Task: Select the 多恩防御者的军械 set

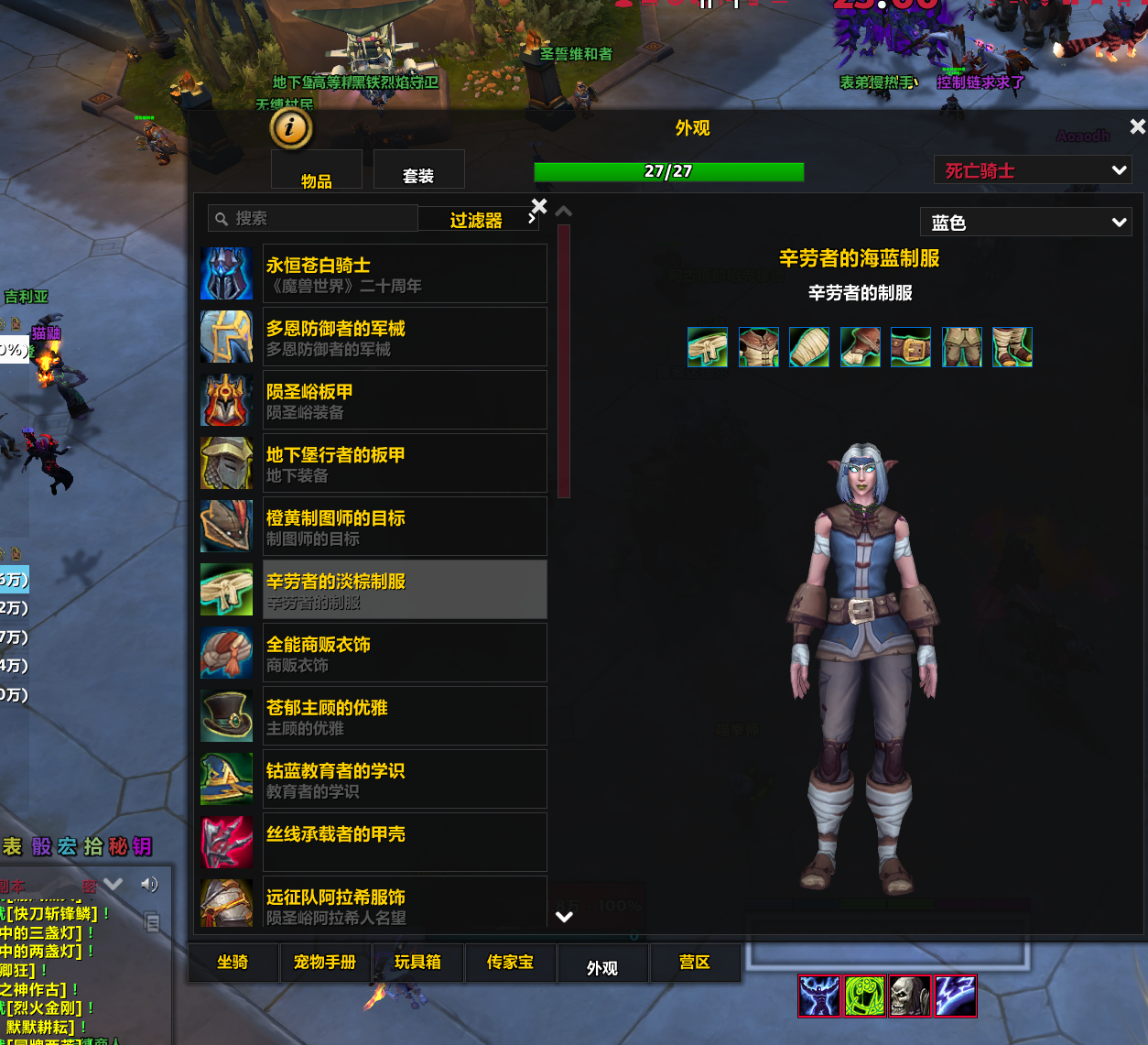Action: coord(404,337)
